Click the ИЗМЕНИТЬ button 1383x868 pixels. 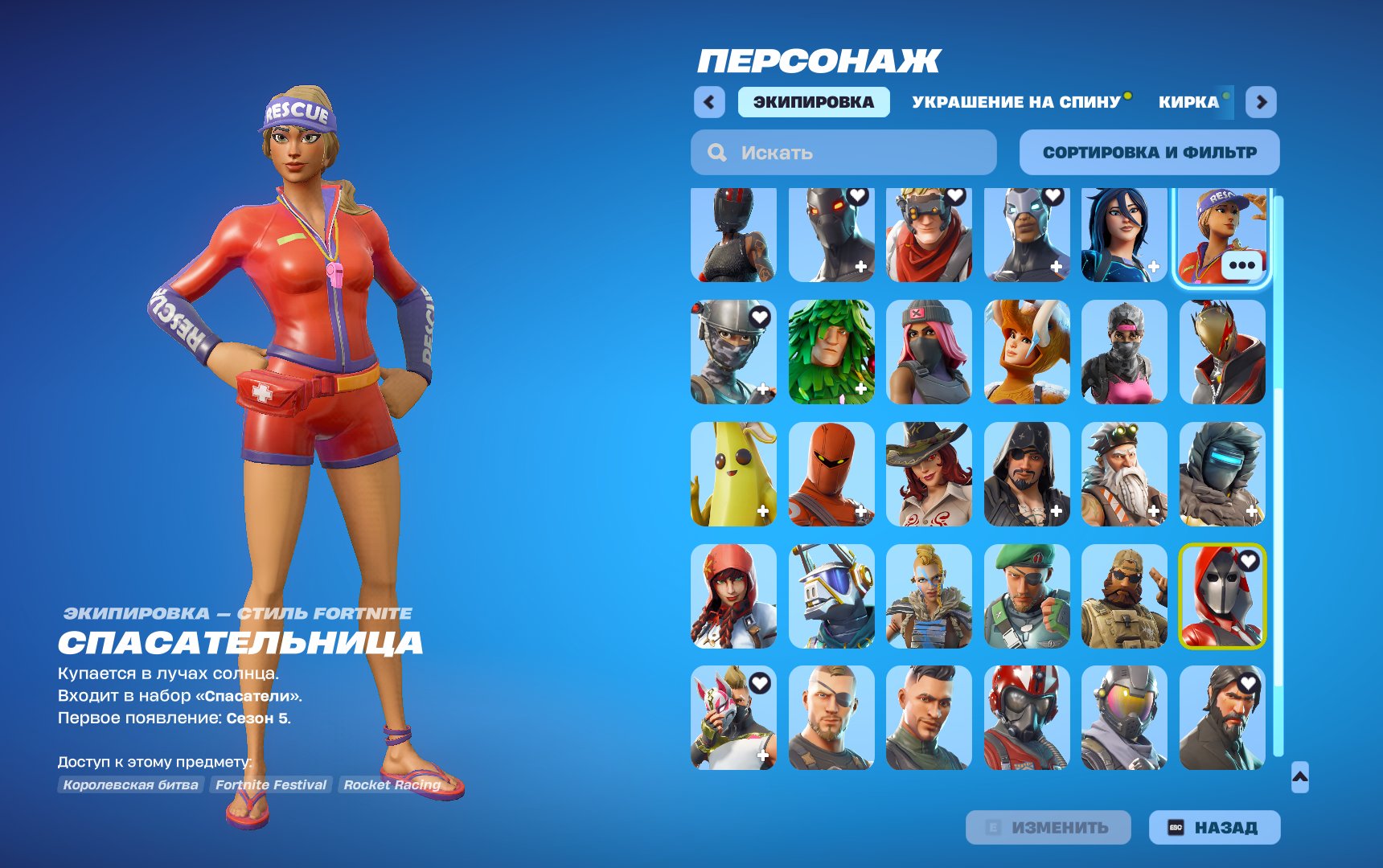(x=1049, y=826)
